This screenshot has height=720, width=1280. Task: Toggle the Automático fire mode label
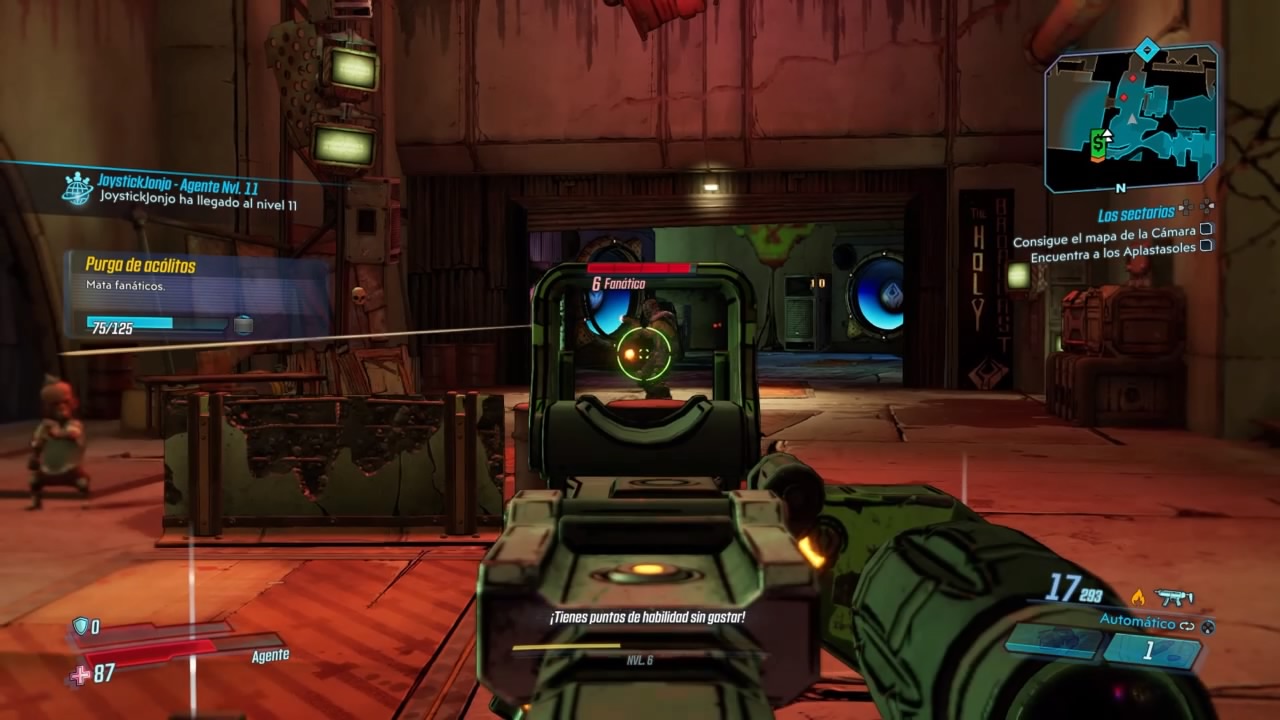point(1137,622)
